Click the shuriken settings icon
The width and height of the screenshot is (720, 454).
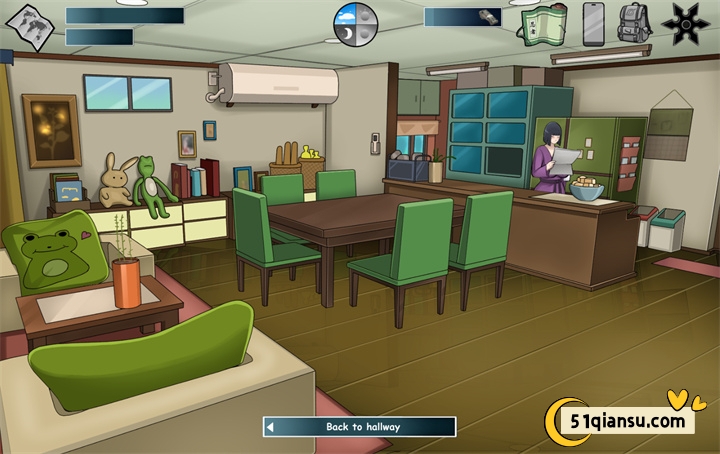pos(687,24)
